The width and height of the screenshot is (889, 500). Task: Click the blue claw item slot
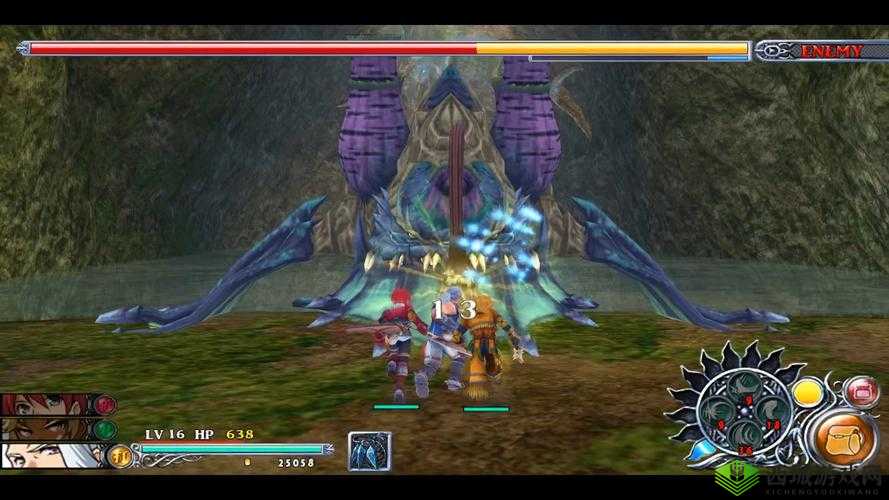(369, 451)
